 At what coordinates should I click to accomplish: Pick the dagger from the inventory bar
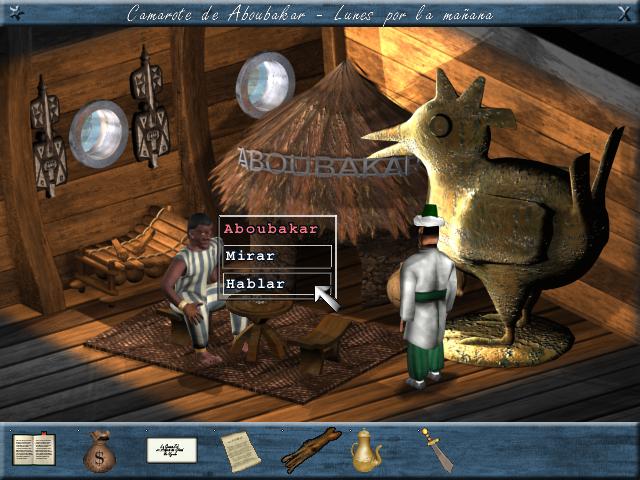(x=436, y=449)
